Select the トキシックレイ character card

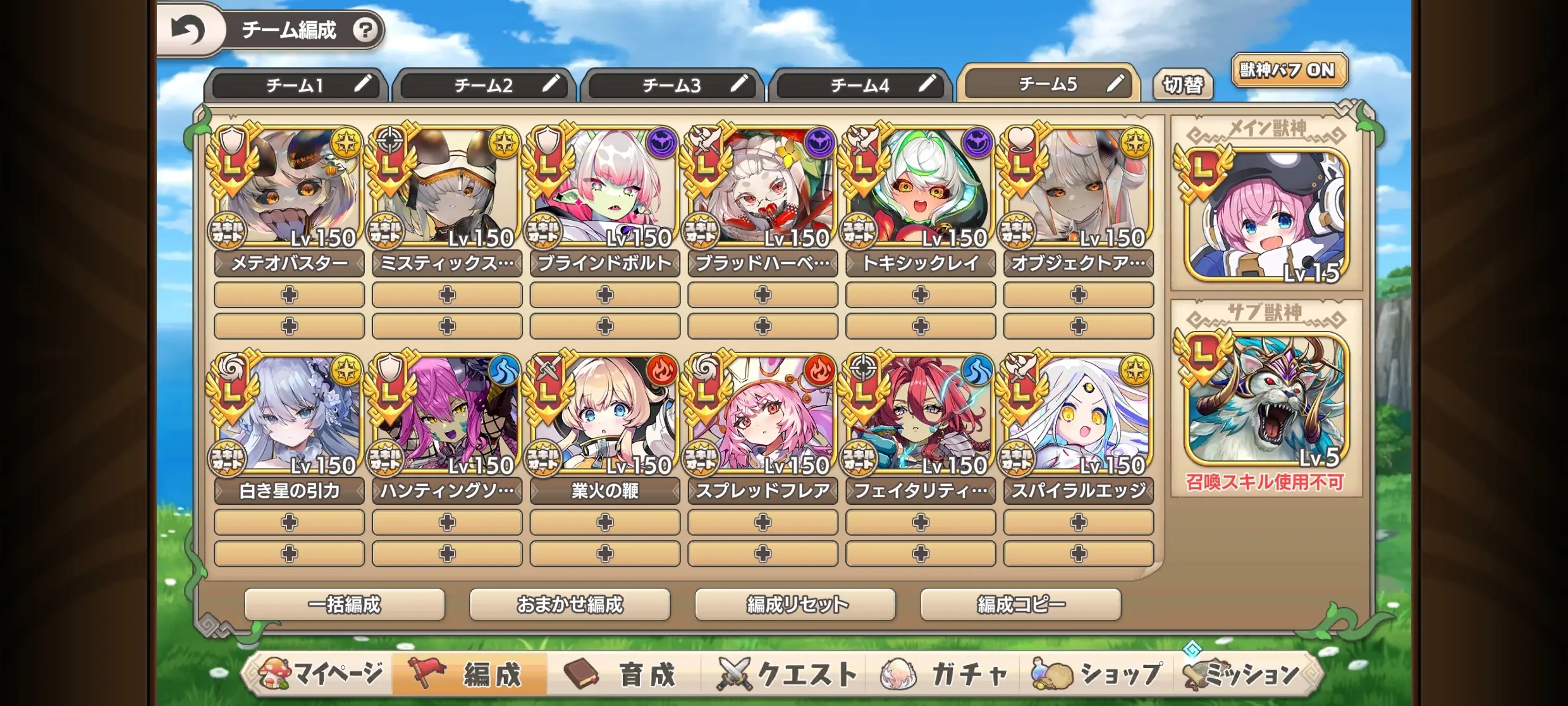920,189
